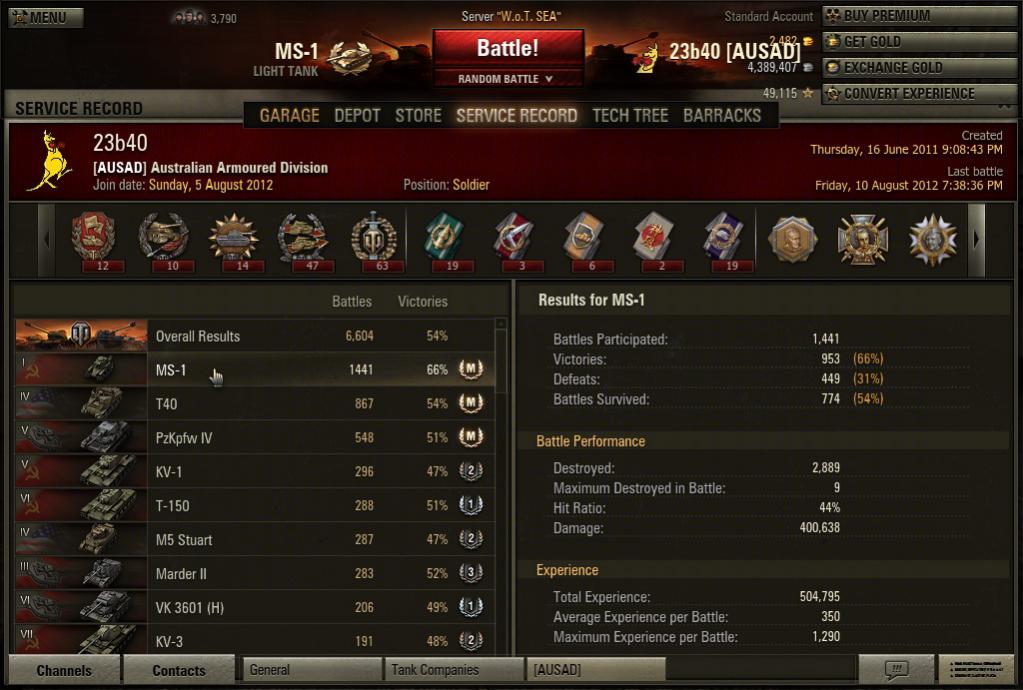Image resolution: width=1023 pixels, height=690 pixels.
Task: Switch to the Tank Companies chat tab
Action: [x=453, y=670]
